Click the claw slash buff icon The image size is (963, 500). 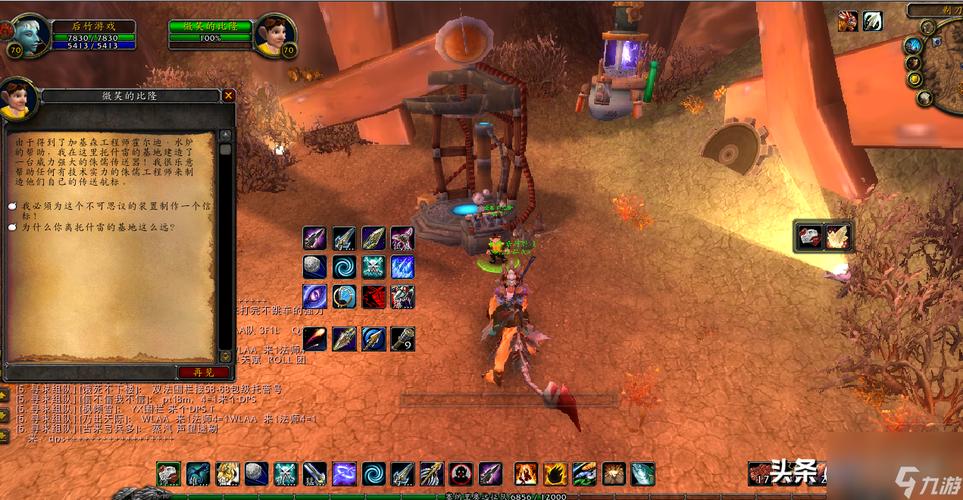[x=873, y=20]
